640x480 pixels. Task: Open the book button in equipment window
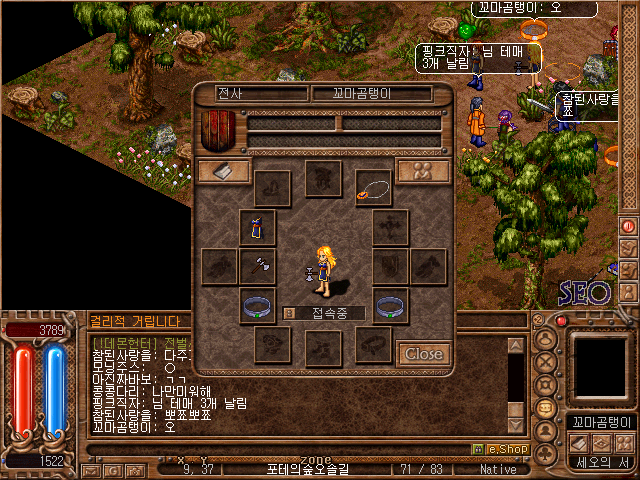223,171
